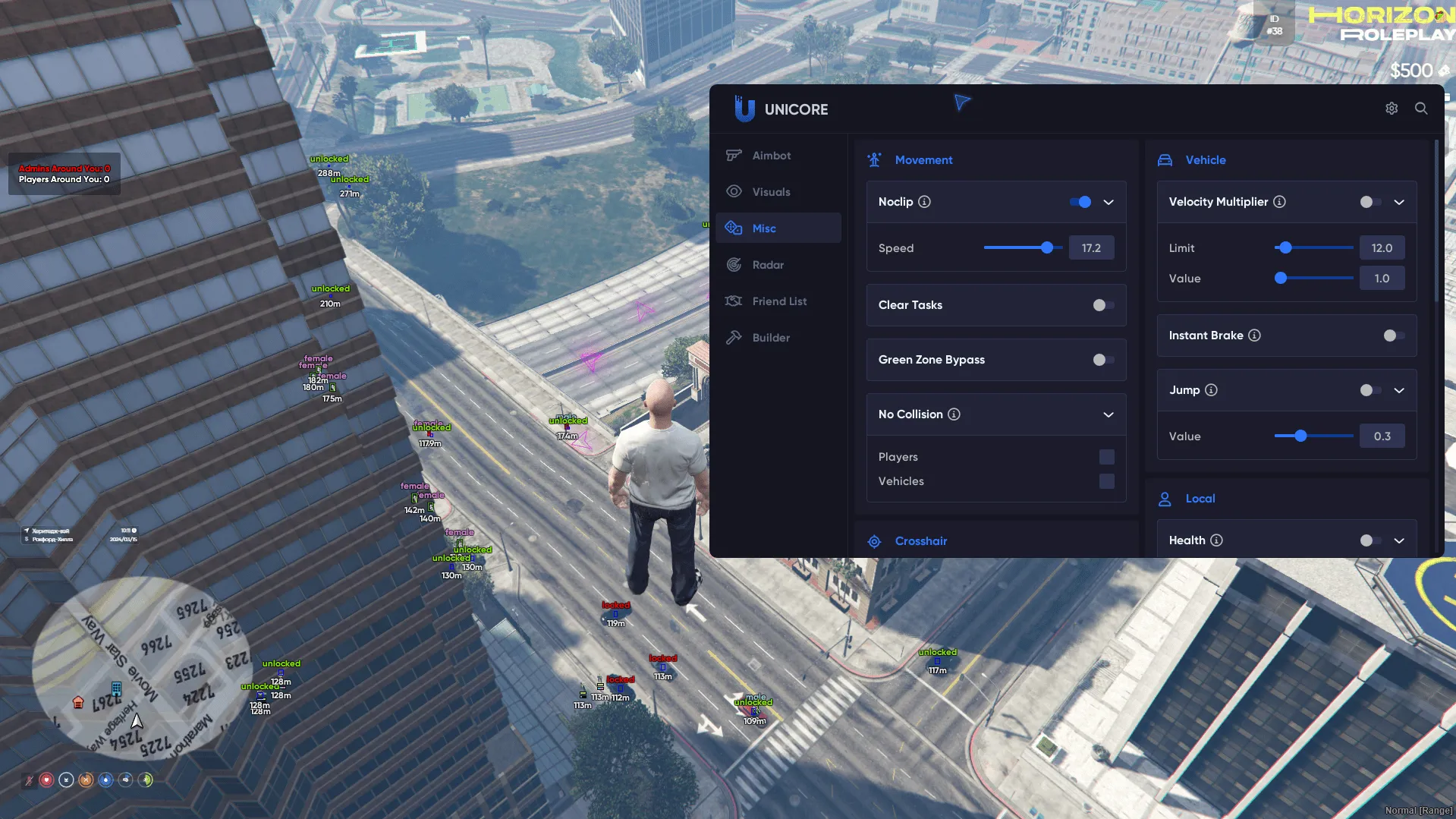Check the No Collision Vehicles box
This screenshot has height=819, width=1456.
point(1107,481)
